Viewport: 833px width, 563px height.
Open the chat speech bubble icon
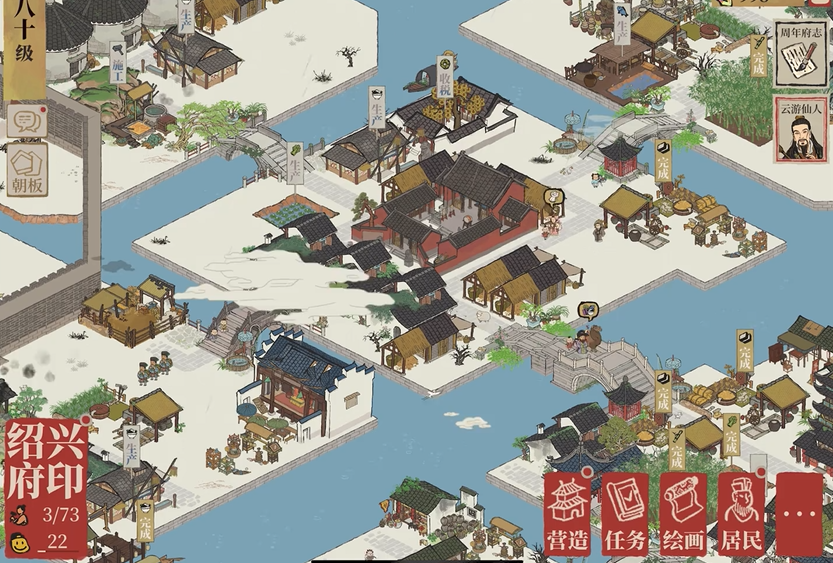[27, 120]
